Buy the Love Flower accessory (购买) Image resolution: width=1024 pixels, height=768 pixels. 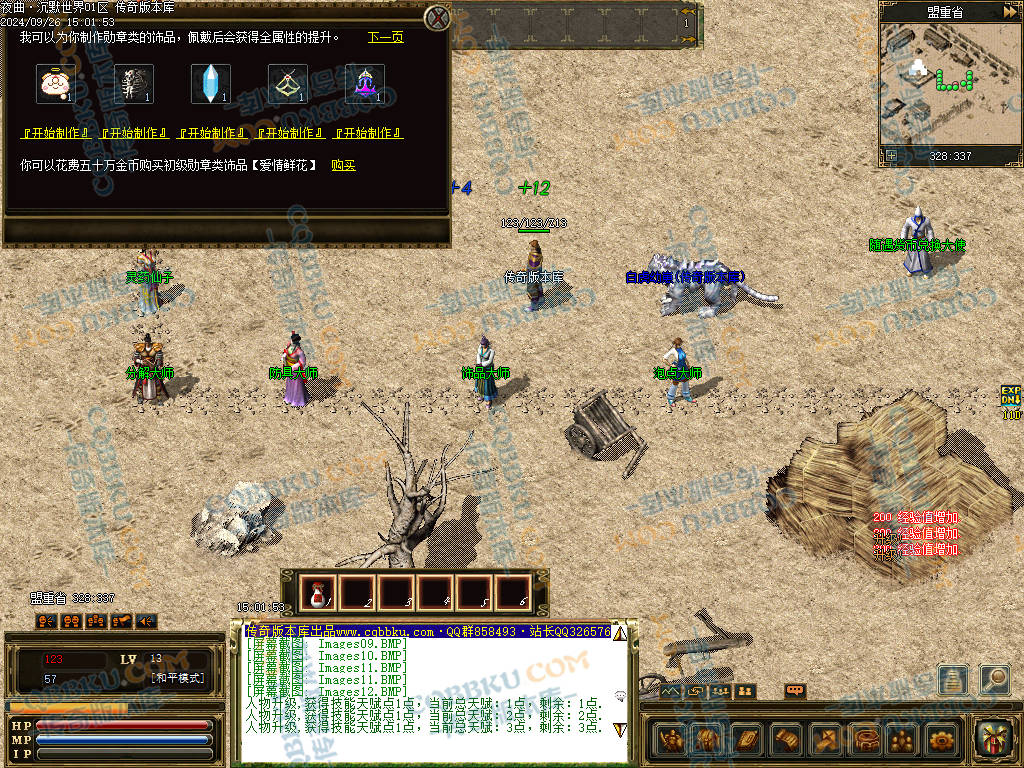click(x=343, y=165)
